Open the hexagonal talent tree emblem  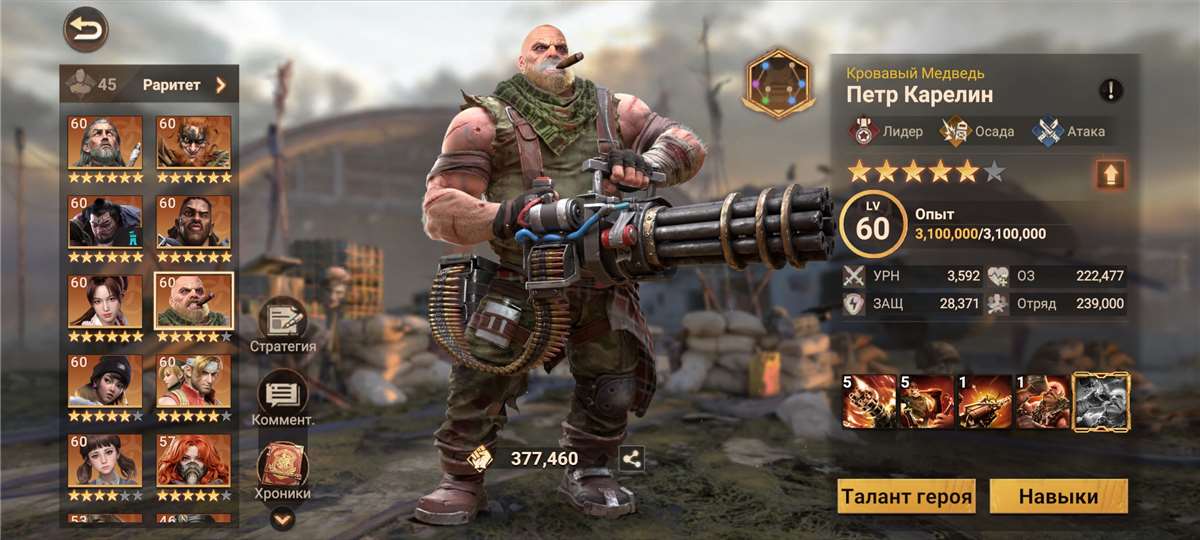click(780, 83)
